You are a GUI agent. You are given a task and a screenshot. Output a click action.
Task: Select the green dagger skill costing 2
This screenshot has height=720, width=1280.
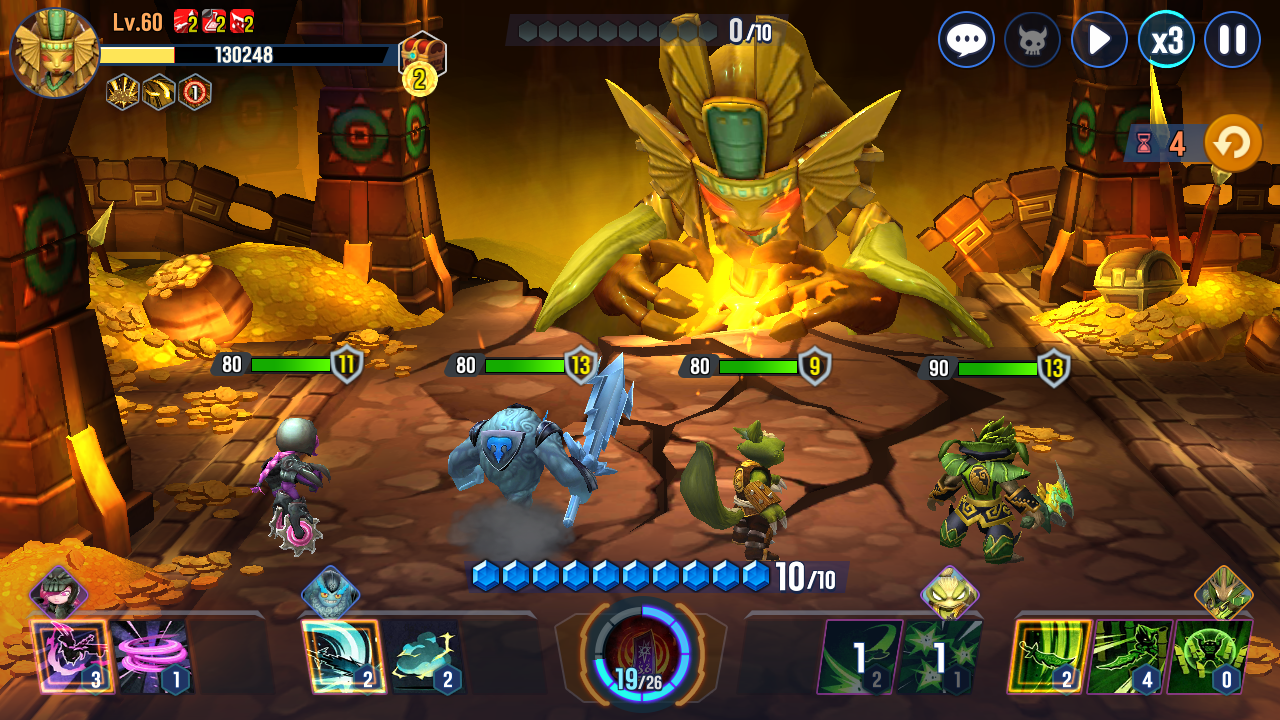pyautogui.click(x=1048, y=655)
